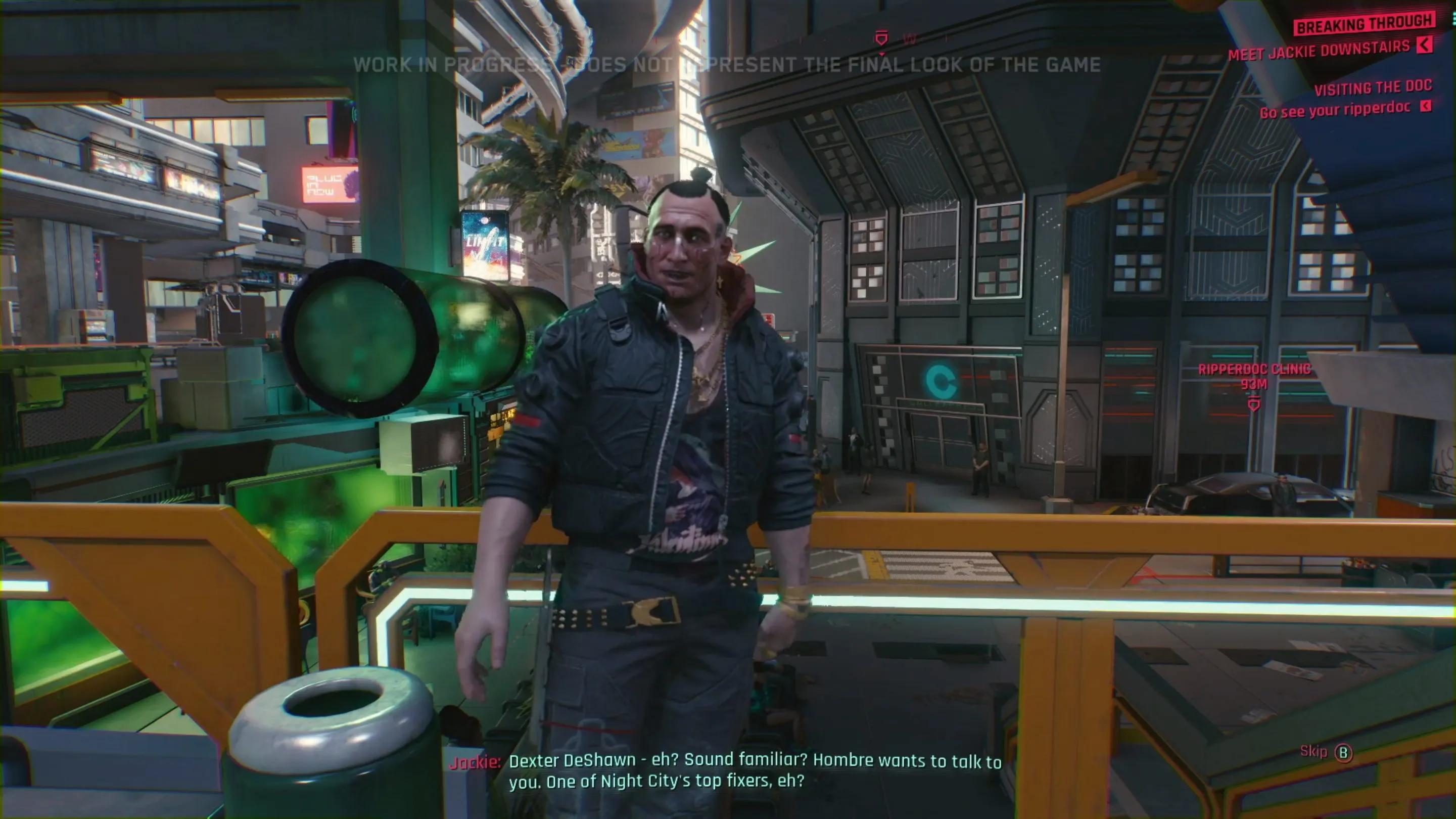Select the Breaking Through quest title
Viewport: 1456px width, 819px height.
1365,24
